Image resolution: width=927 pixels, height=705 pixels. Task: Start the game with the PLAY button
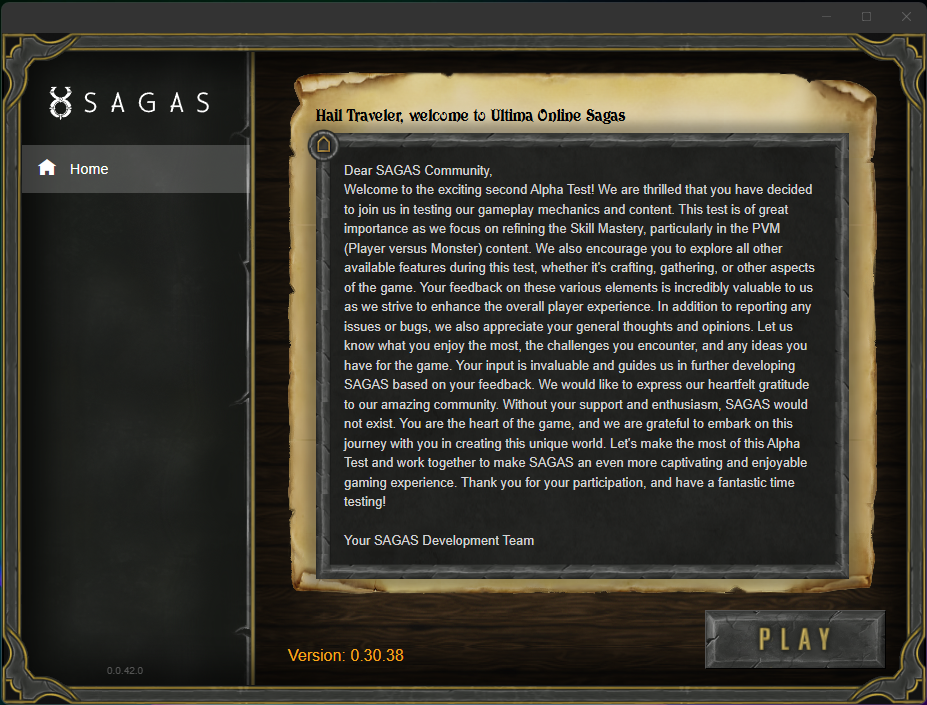pyautogui.click(x=795, y=639)
